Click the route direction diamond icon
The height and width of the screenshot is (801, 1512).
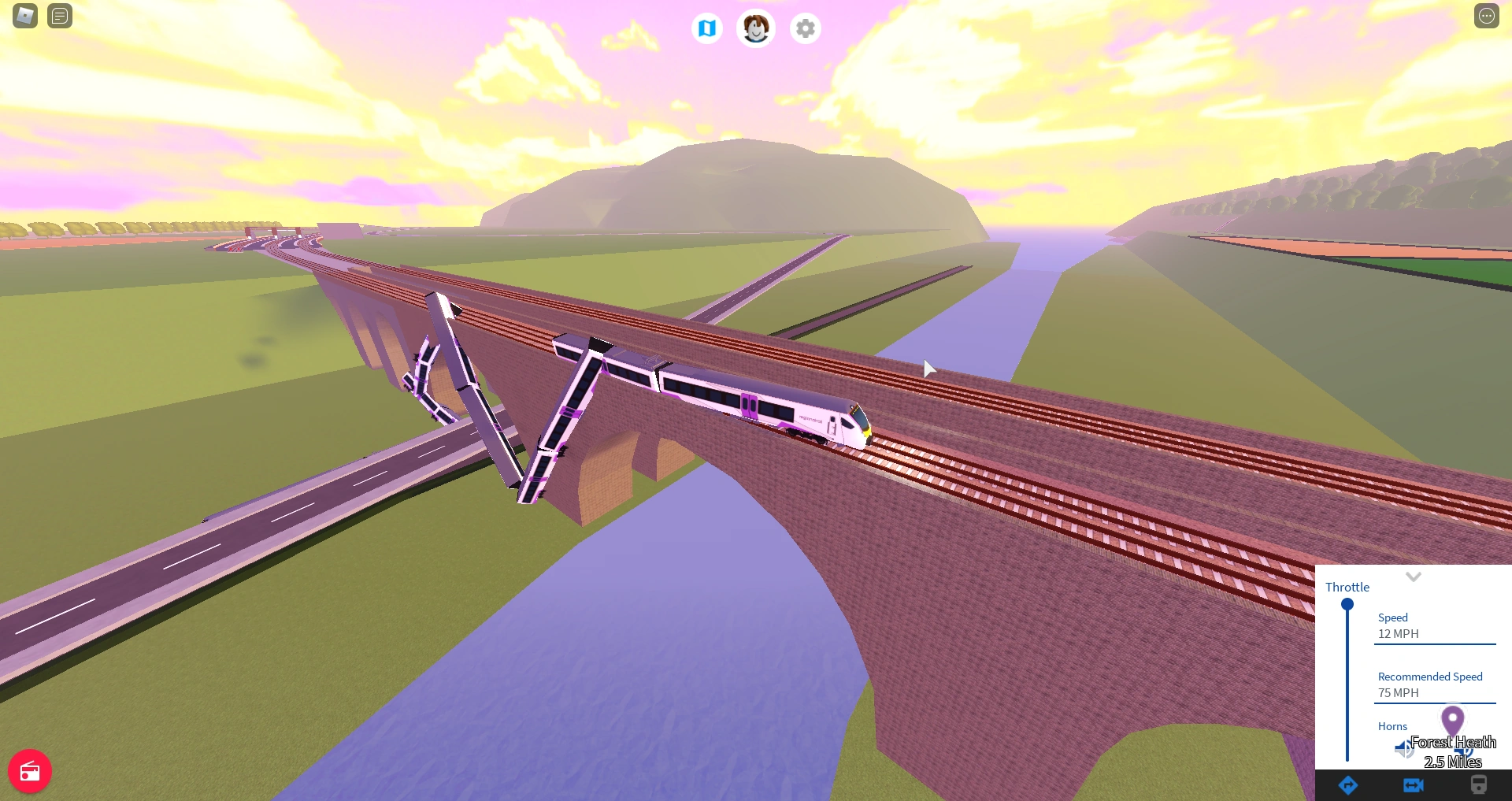click(1348, 785)
